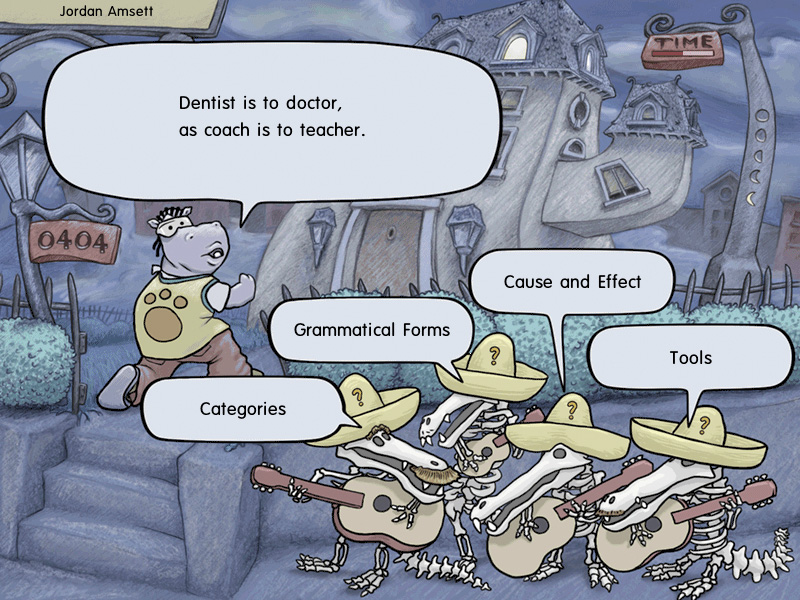Pick the Cause and Effect answer
The height and width of the screenshot is (600, 800).
click(572, 282)
